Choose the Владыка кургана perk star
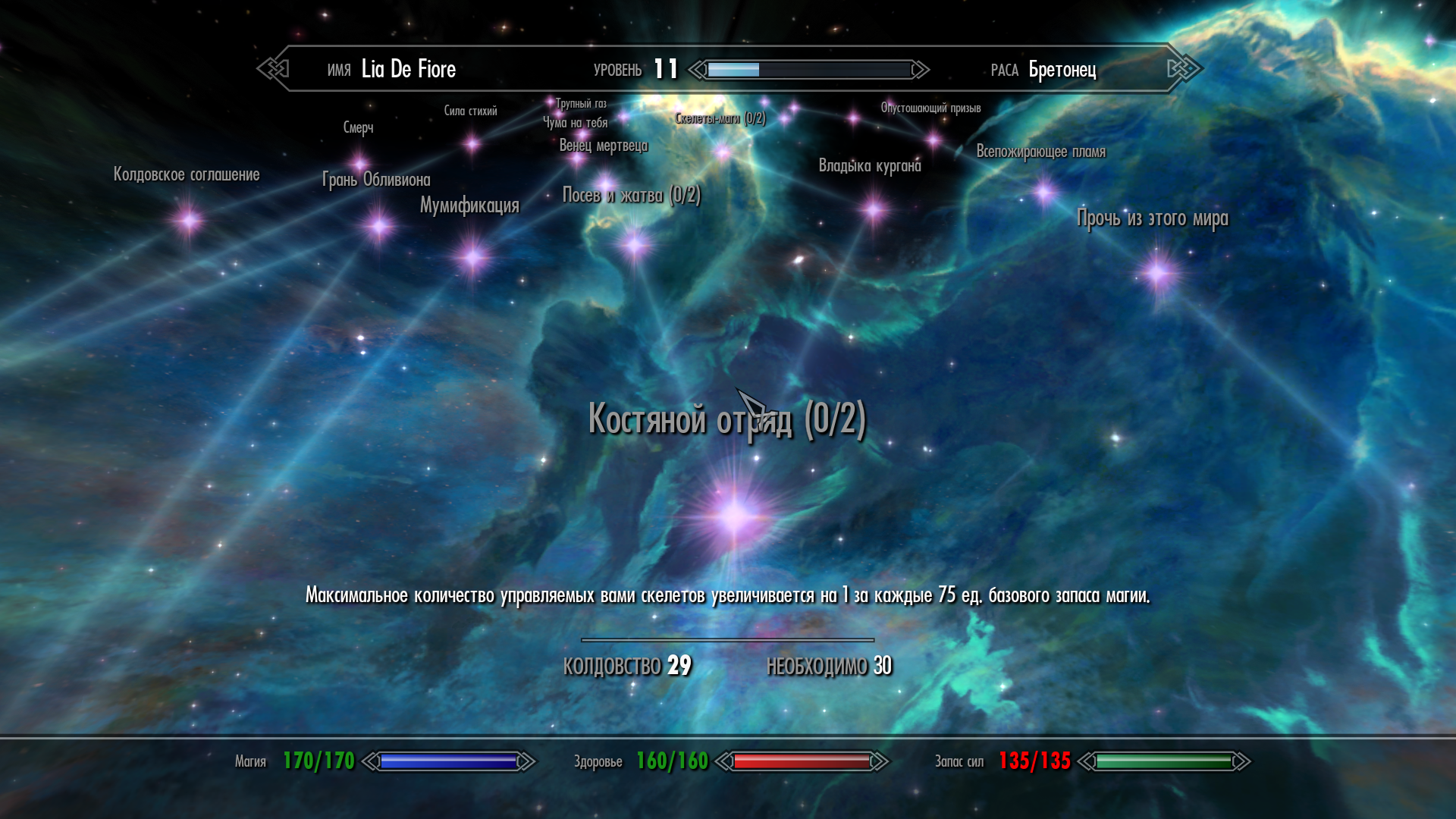1456x819 pixels. (874, 209)
